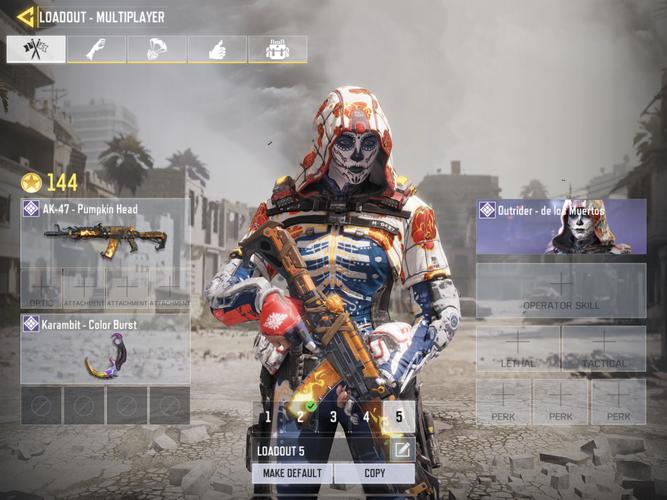Switch to the thumbs-up tab

[217, 49]
